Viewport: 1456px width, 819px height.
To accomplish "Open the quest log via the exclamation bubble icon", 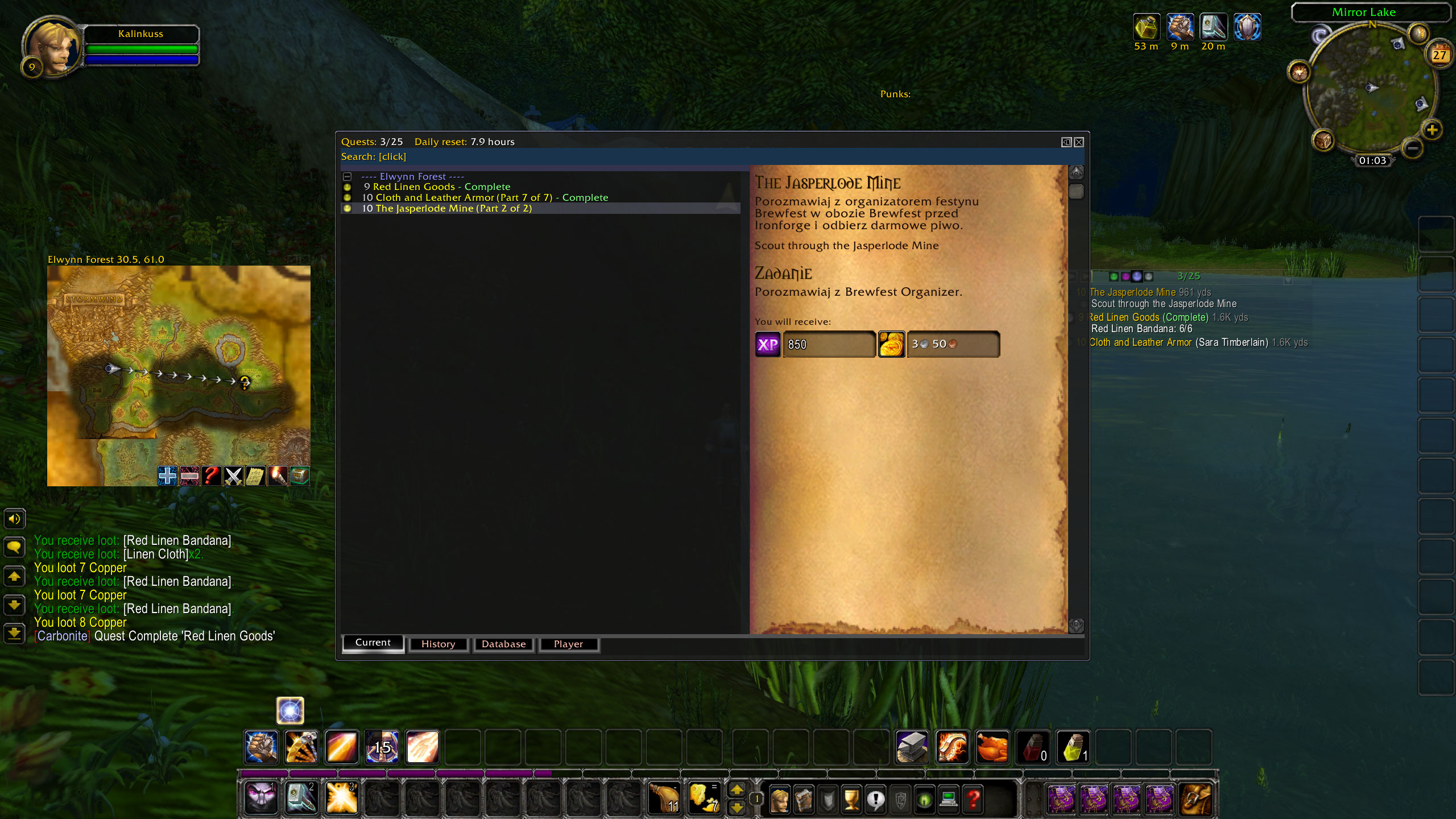I will click(x=875, y=799).
